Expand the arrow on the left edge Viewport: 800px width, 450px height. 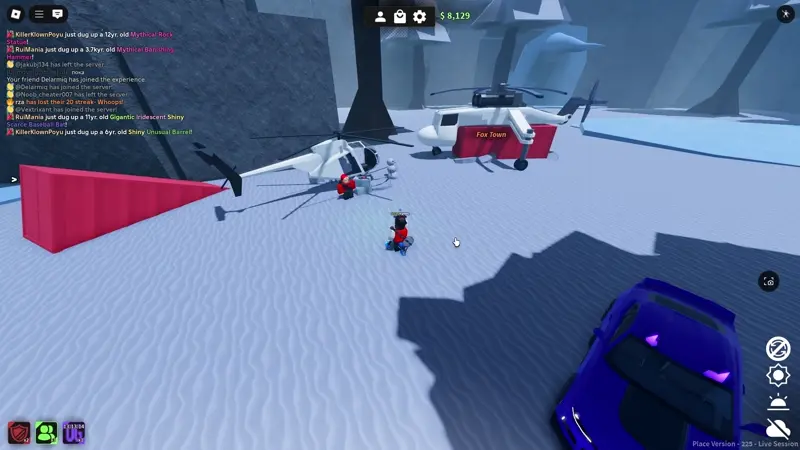pyautogui.click(x=14, y=180)
